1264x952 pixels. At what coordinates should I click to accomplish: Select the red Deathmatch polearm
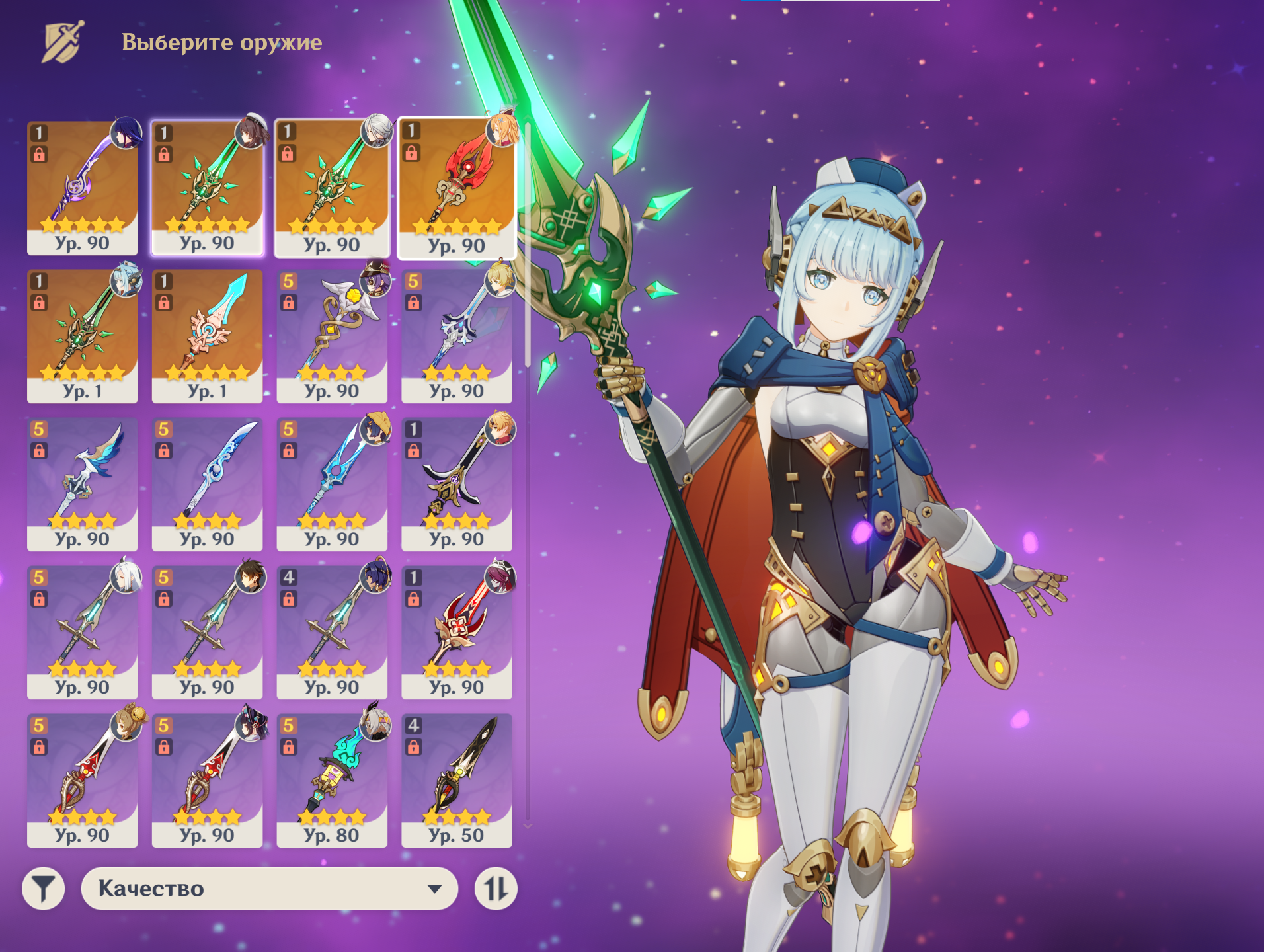click(456, 631)
